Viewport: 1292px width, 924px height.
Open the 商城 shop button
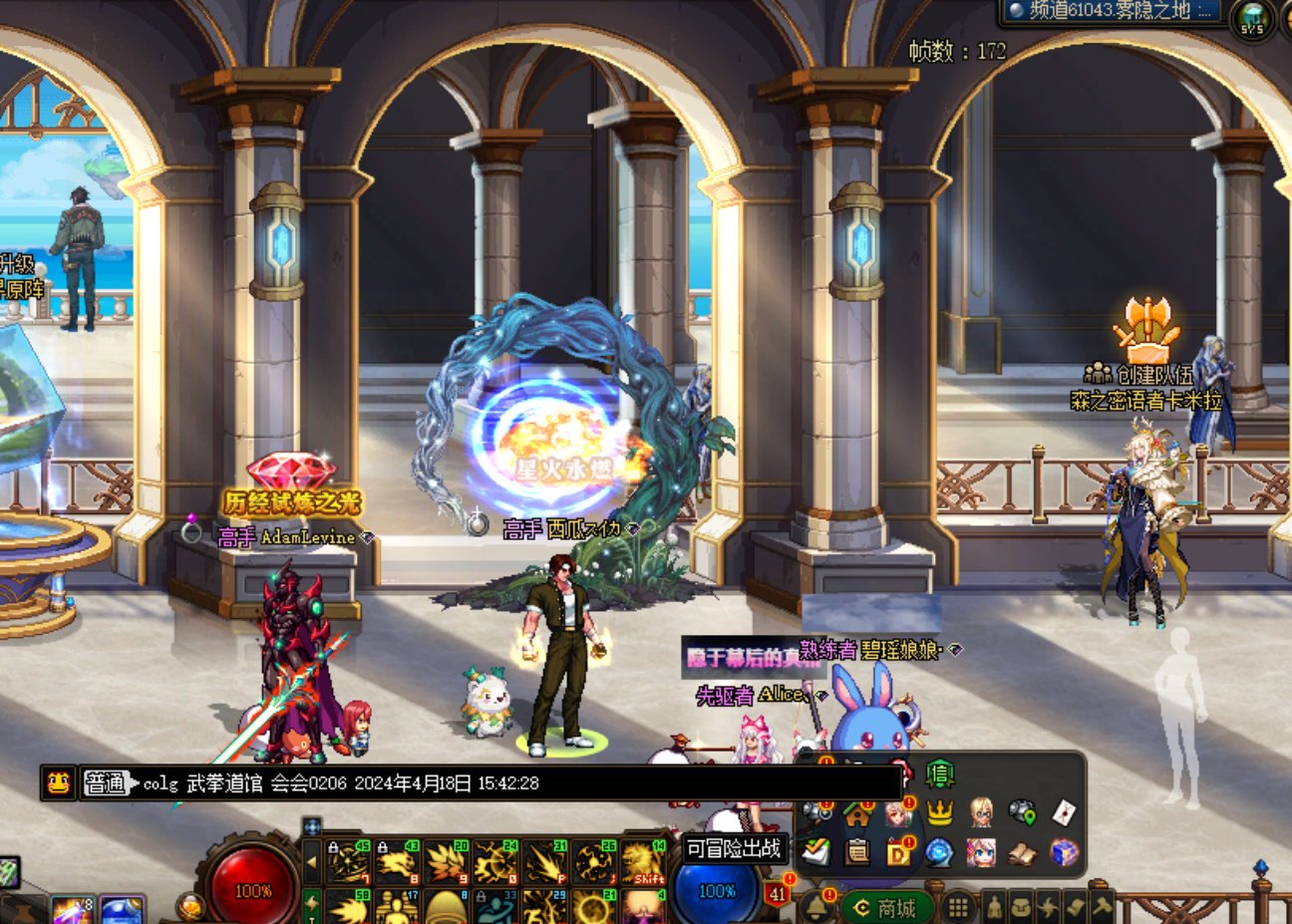pos(885,907)
